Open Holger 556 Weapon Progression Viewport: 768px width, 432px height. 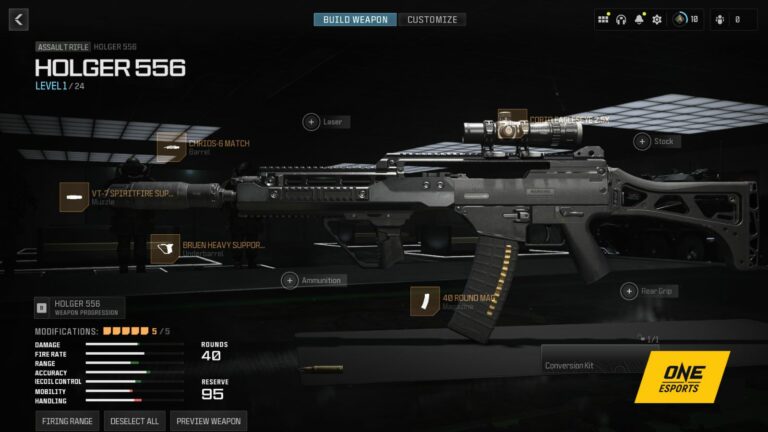[x=79, y=307]
